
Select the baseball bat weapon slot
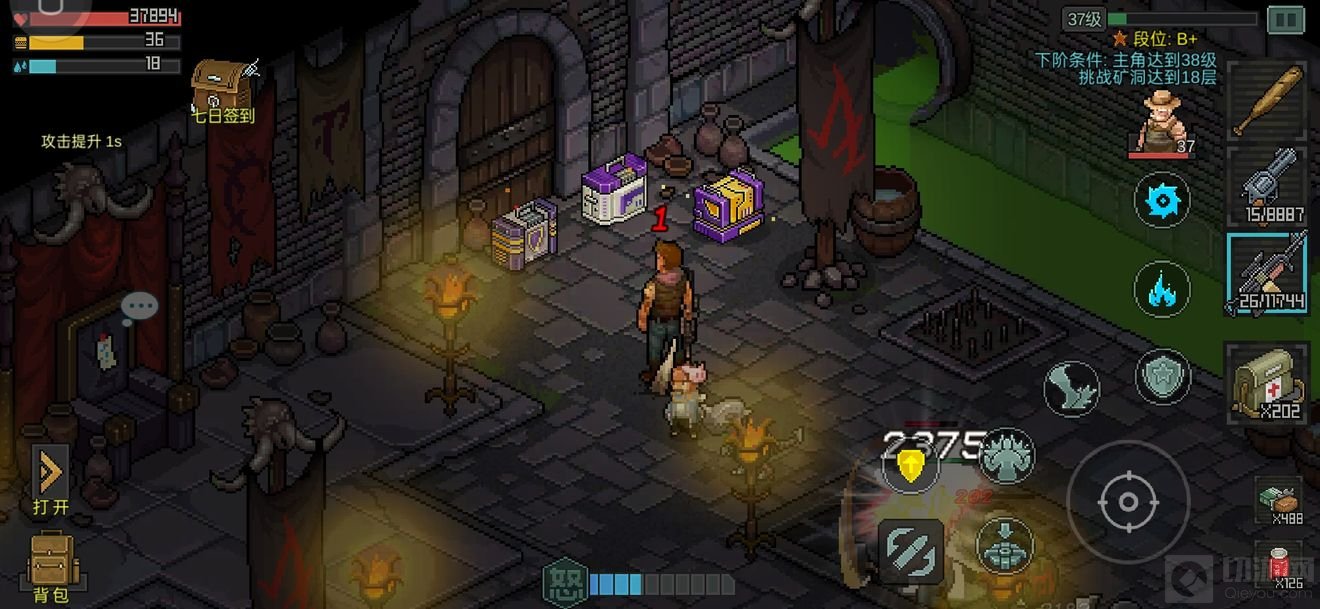(x=1267, y=100)
